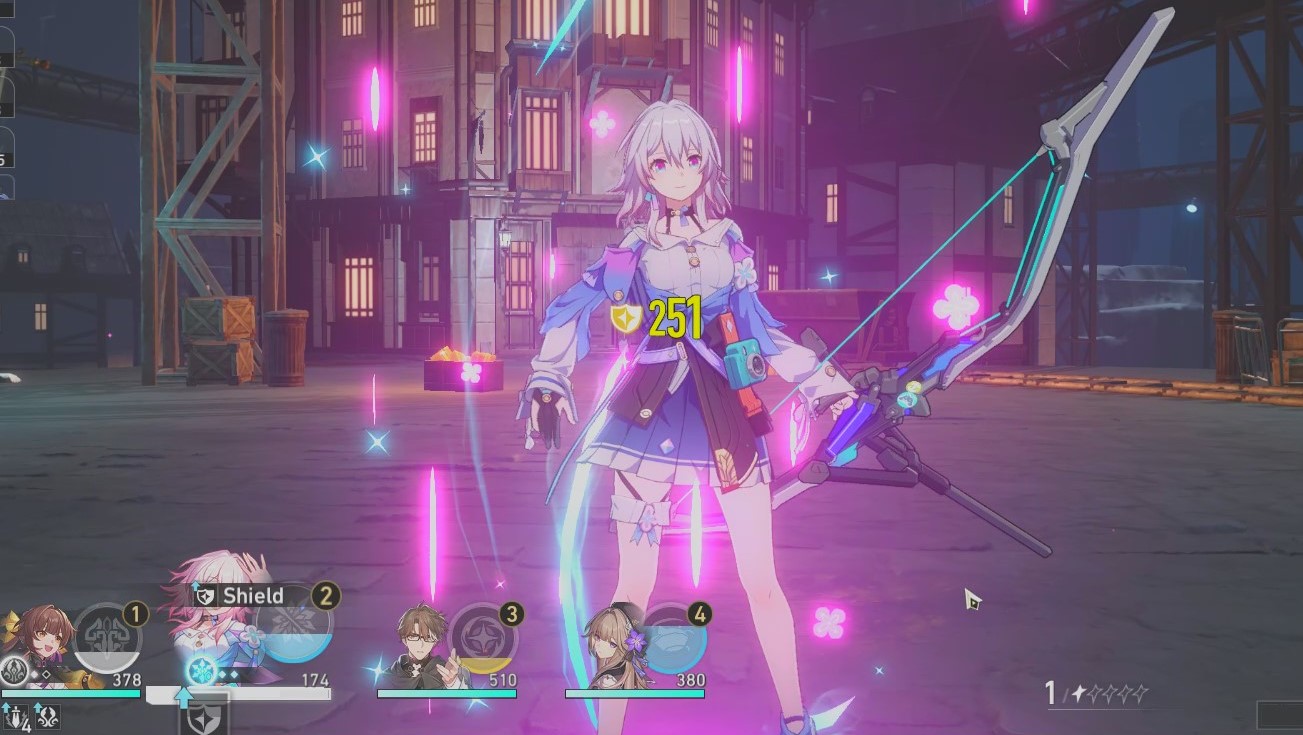1303x735 pixels.
Task: Open details via the circled 2 badge
Action: (323, 596)
